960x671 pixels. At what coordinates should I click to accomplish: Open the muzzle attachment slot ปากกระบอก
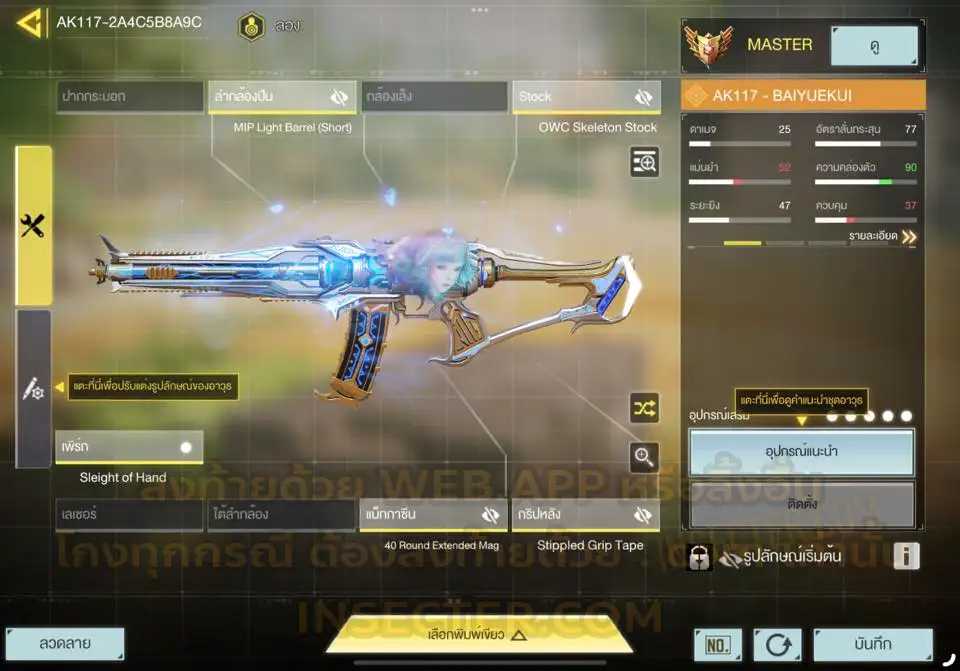click(130, 97)
